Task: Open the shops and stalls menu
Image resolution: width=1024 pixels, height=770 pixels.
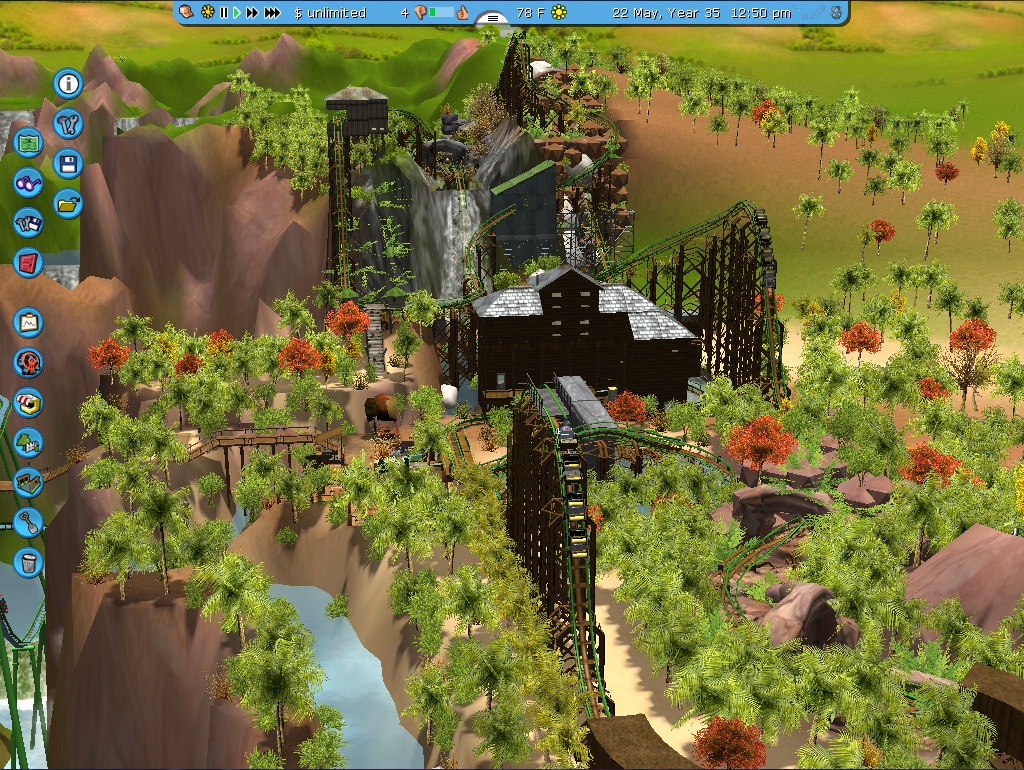Action: 28,402
